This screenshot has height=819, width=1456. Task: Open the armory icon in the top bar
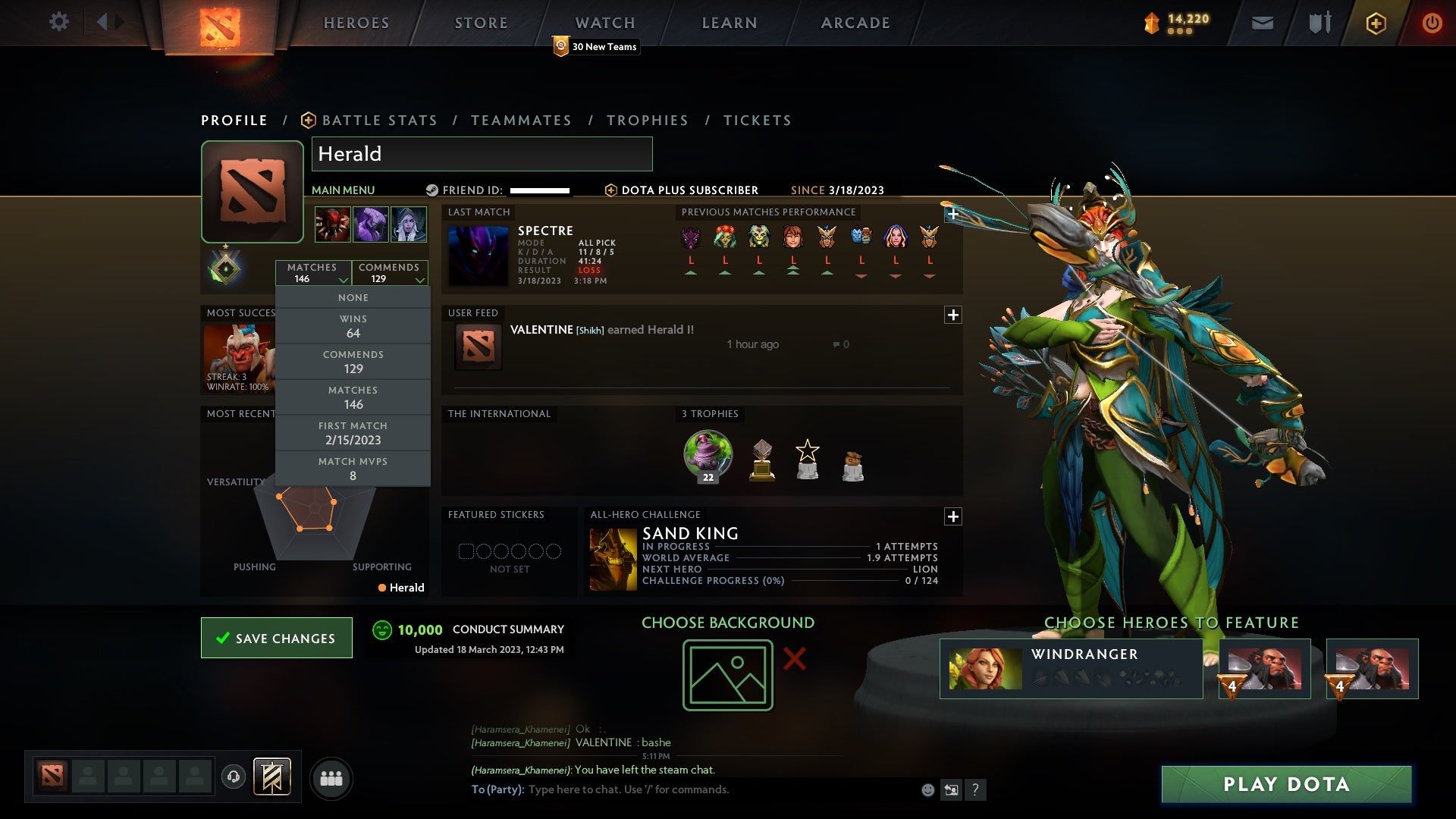coord(1318,23)
